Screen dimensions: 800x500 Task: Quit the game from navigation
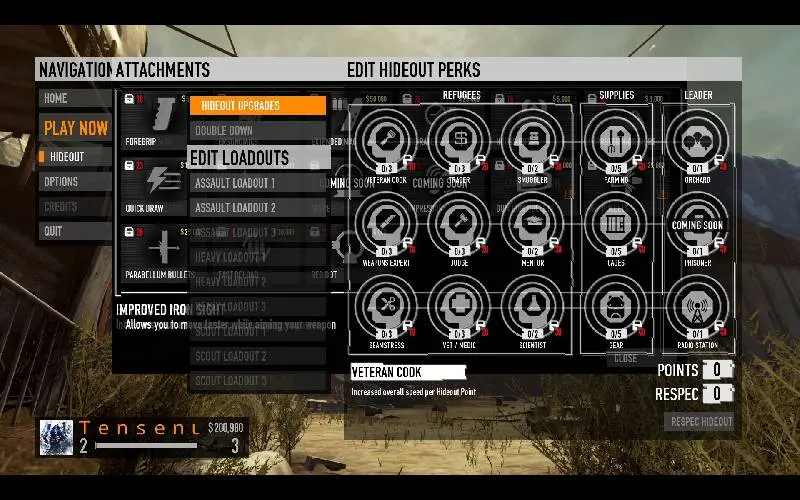(75, 231)
